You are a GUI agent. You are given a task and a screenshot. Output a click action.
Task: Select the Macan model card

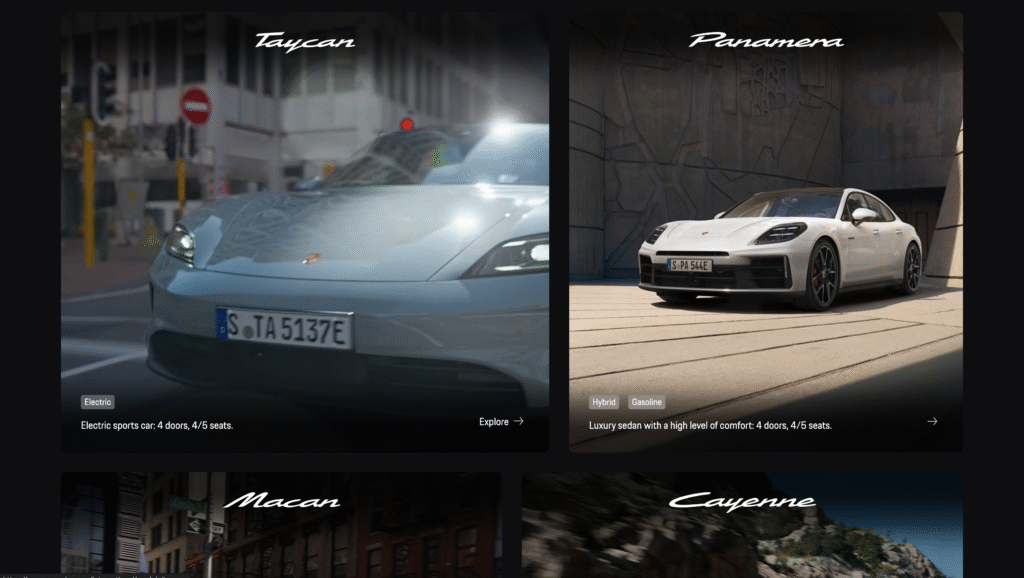[x=281, y=524]
